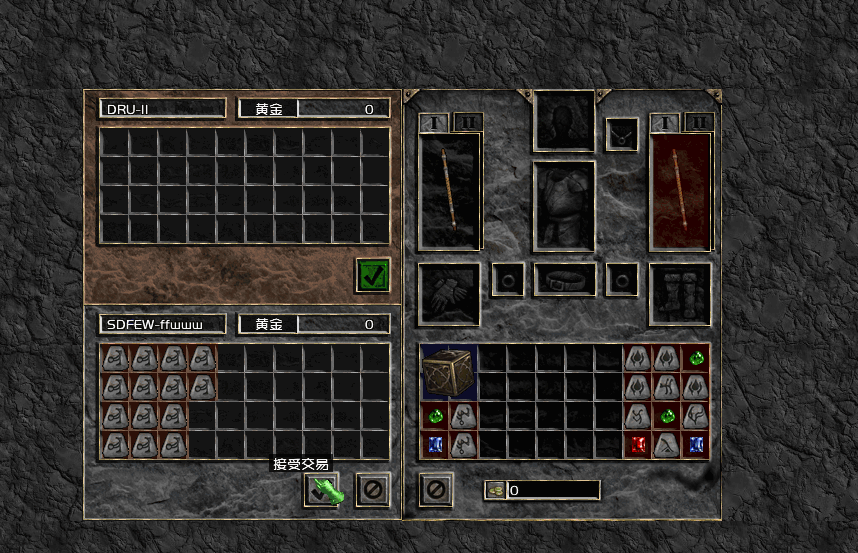Select the staff in the red right-hand slot

(681, 190)
